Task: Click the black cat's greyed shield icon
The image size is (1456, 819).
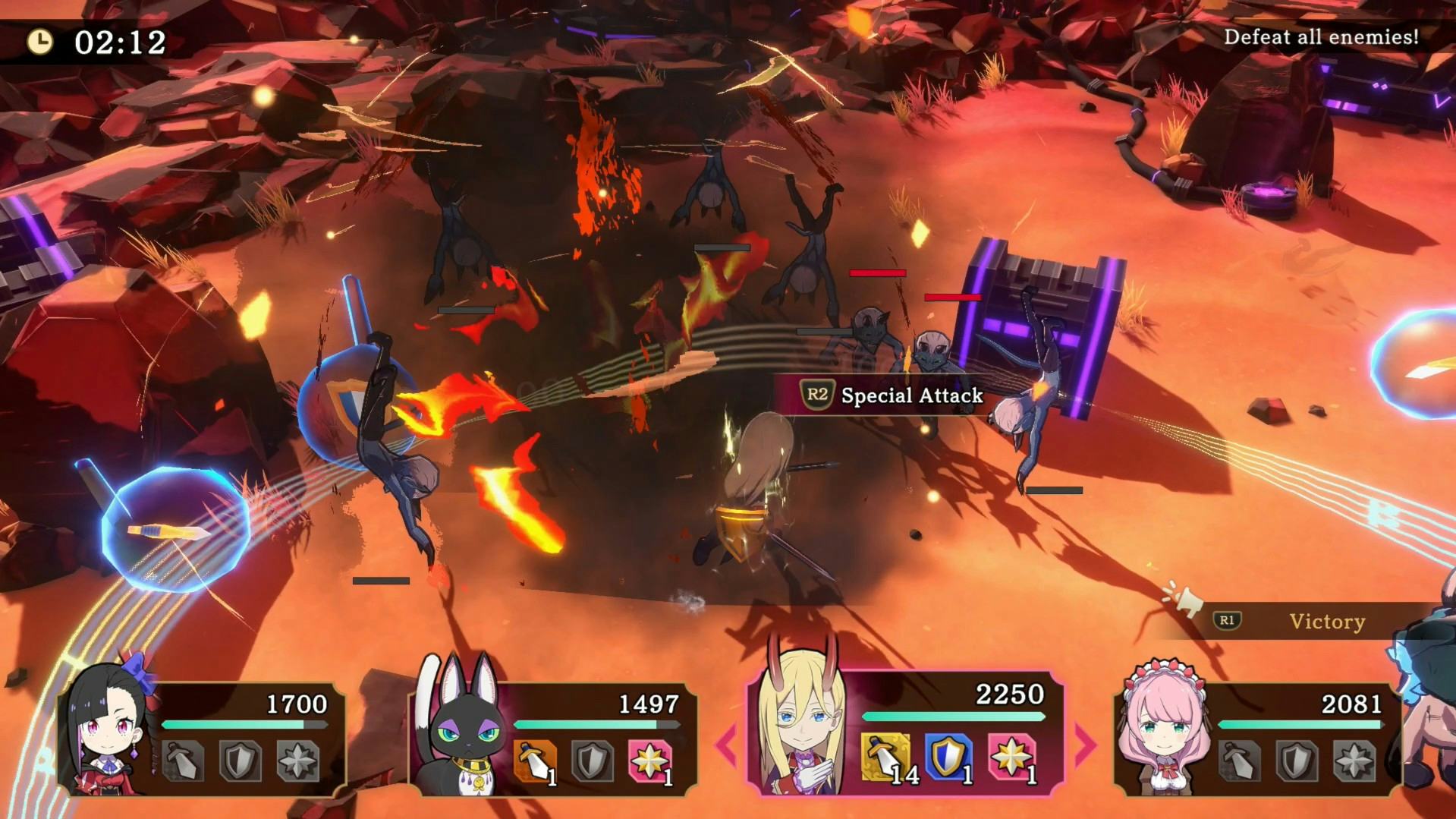Action: pyautogui.click(x=593, y=761)
